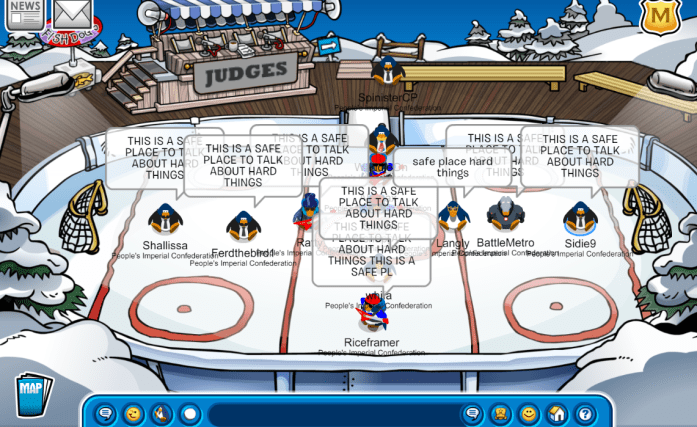This screenshot has width=697, height=427.
Task: Open the penguin actions menu
Action: [x=160, y=413]
